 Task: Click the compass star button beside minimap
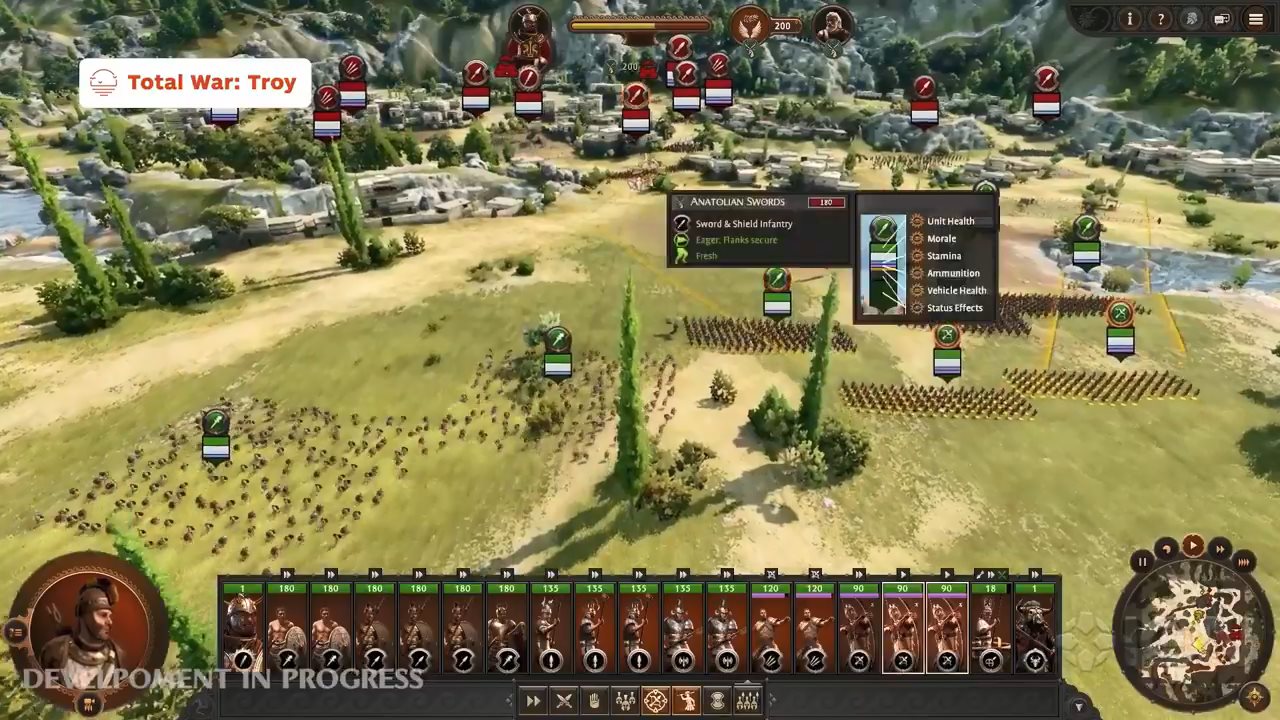1255,697
